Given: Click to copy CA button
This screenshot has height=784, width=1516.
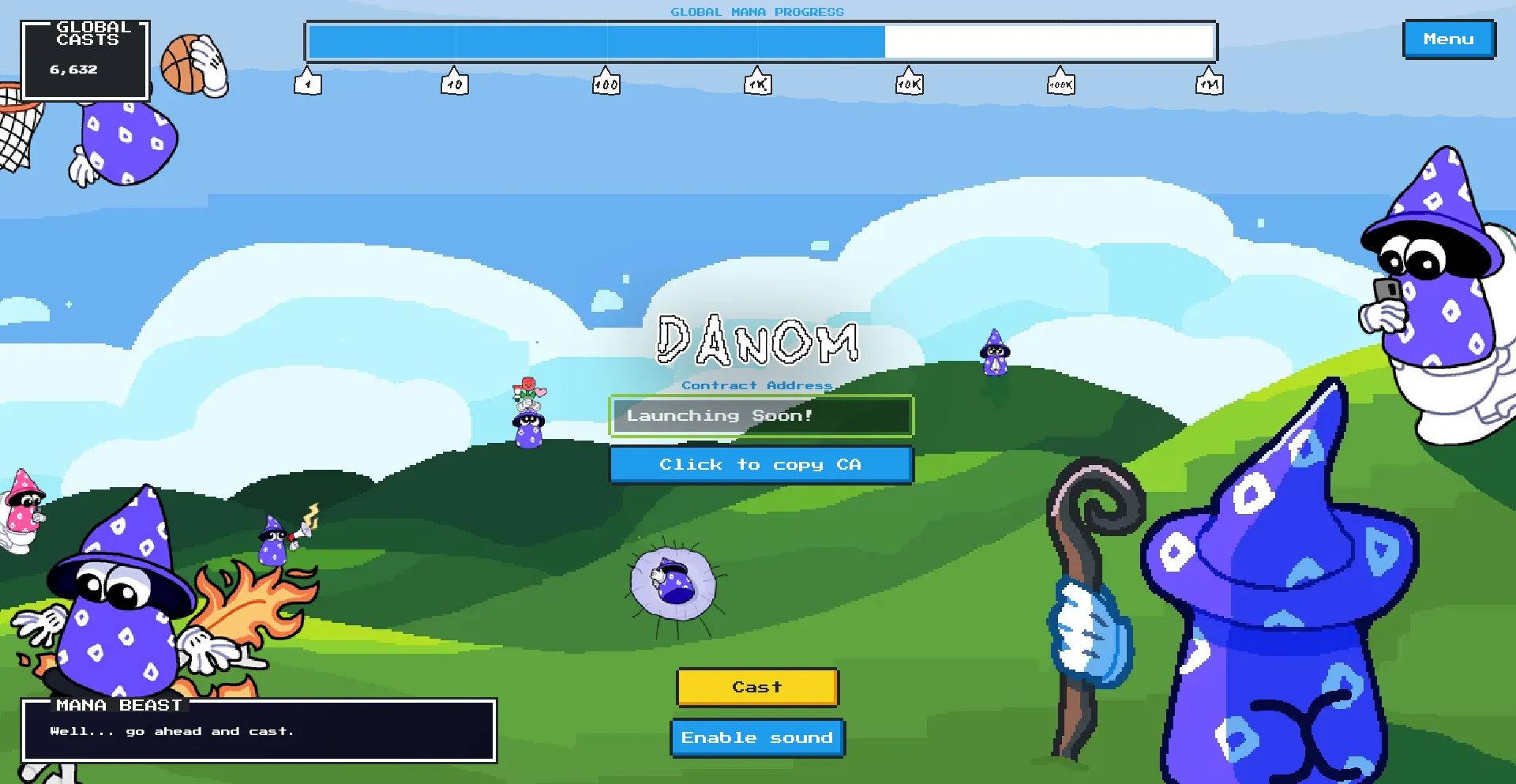Looking at the screenshot, I should (760, 464).
